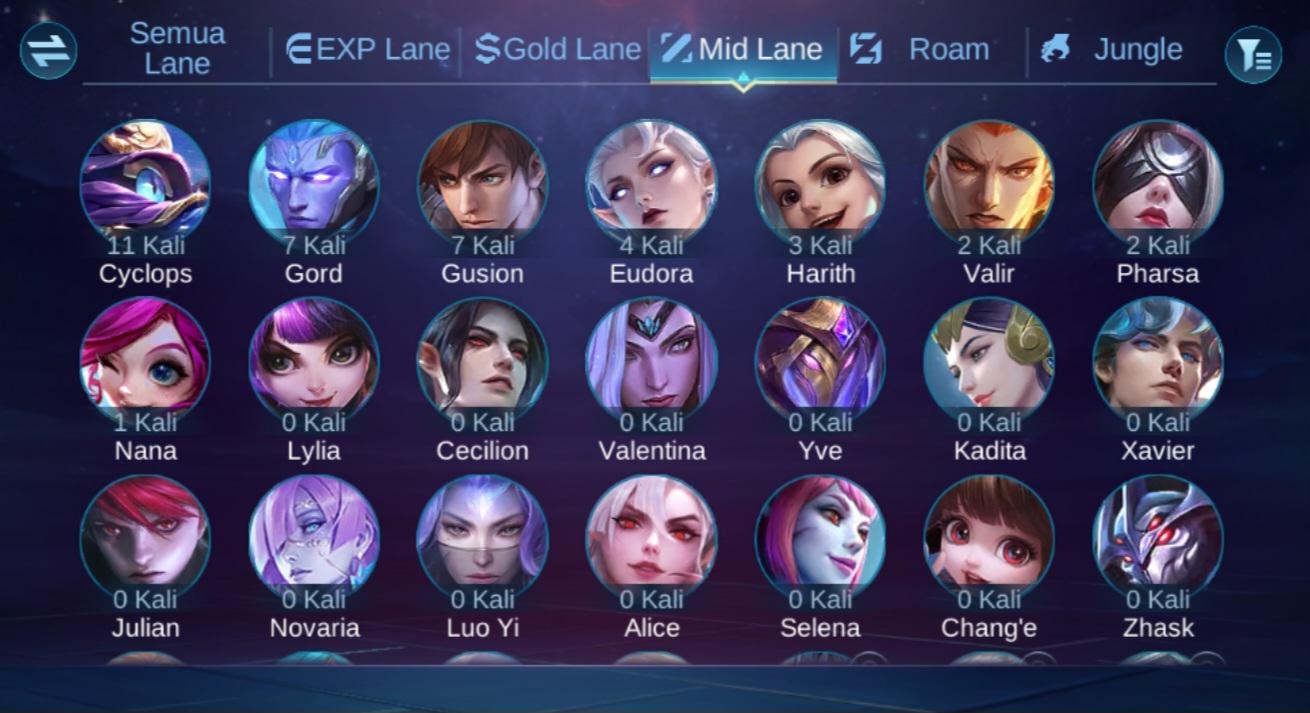The width and height of the screenshot is (1310, 713).
Task: Open the EXP Lane tab
Action: (367, 49)
